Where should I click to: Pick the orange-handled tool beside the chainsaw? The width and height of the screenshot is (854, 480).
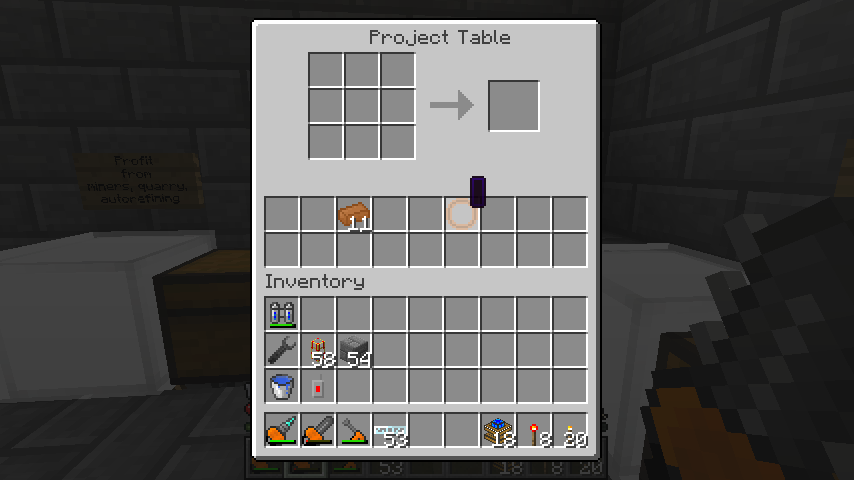[x=354, y=431]
